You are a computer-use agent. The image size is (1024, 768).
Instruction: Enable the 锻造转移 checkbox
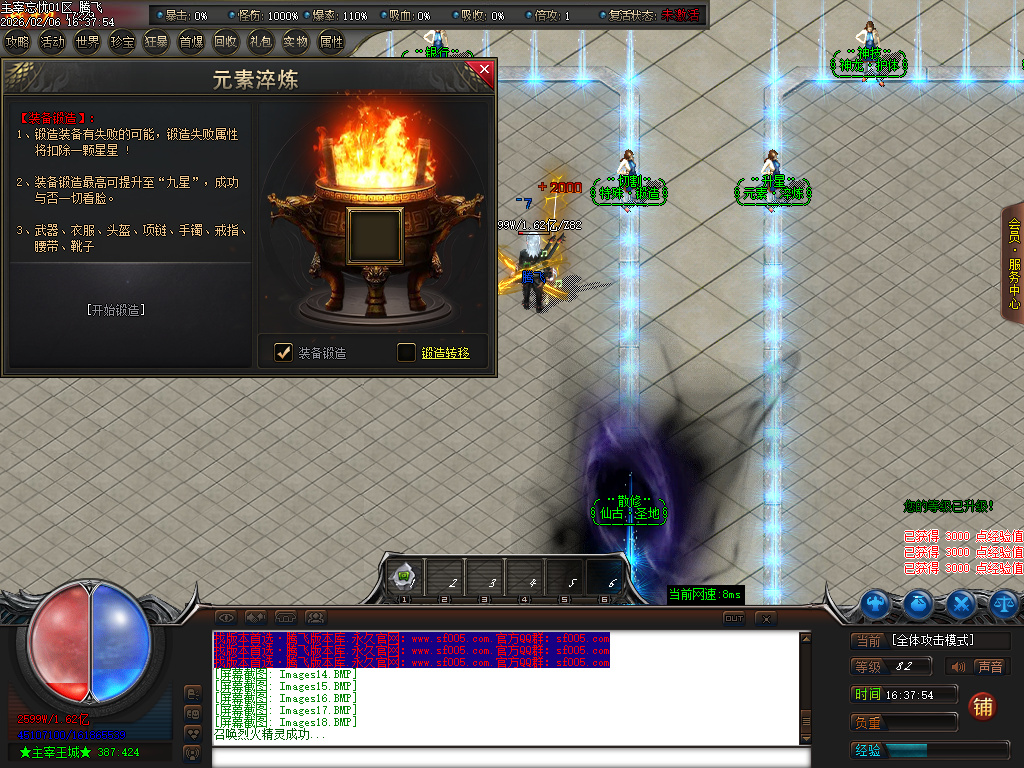[406, 352]
